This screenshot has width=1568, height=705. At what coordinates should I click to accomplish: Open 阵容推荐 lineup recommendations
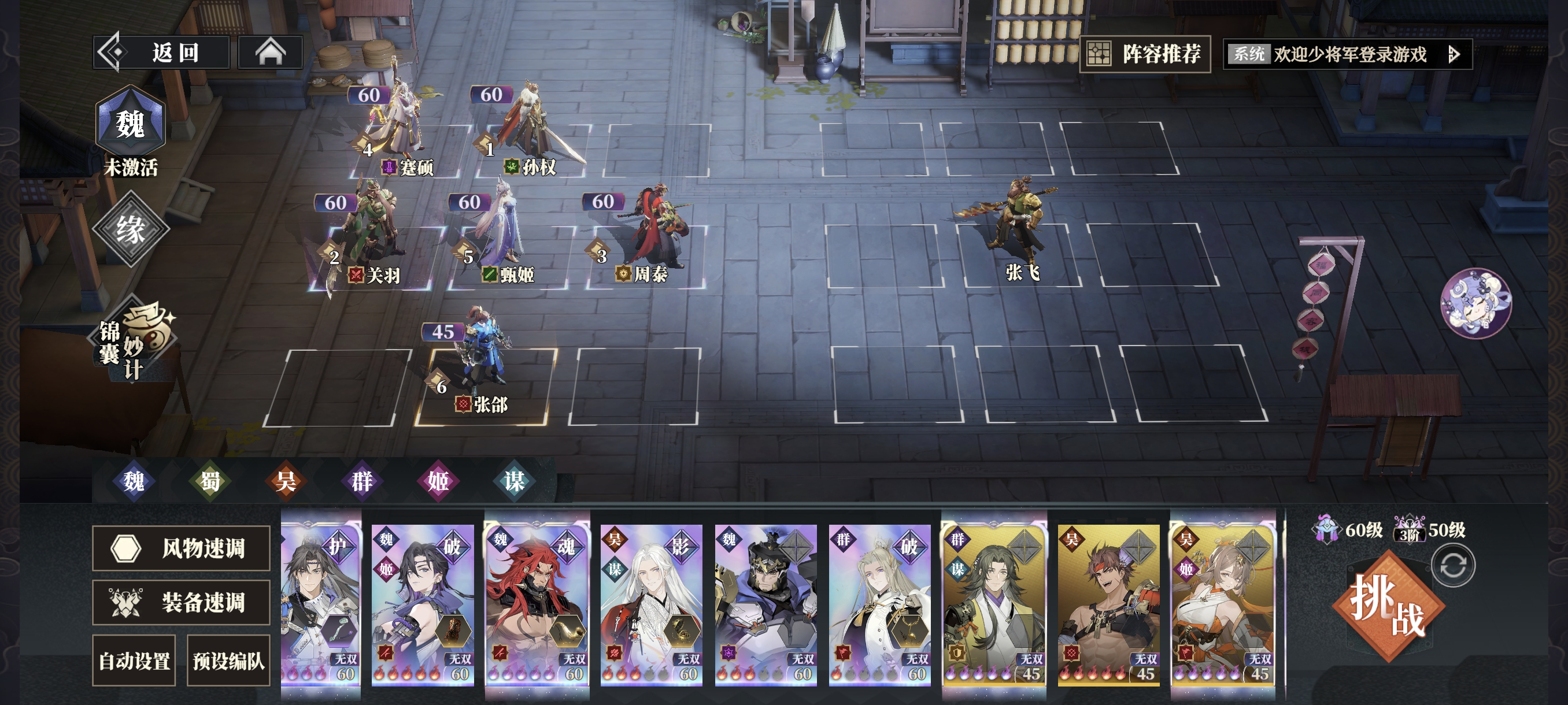(1145, 54)
